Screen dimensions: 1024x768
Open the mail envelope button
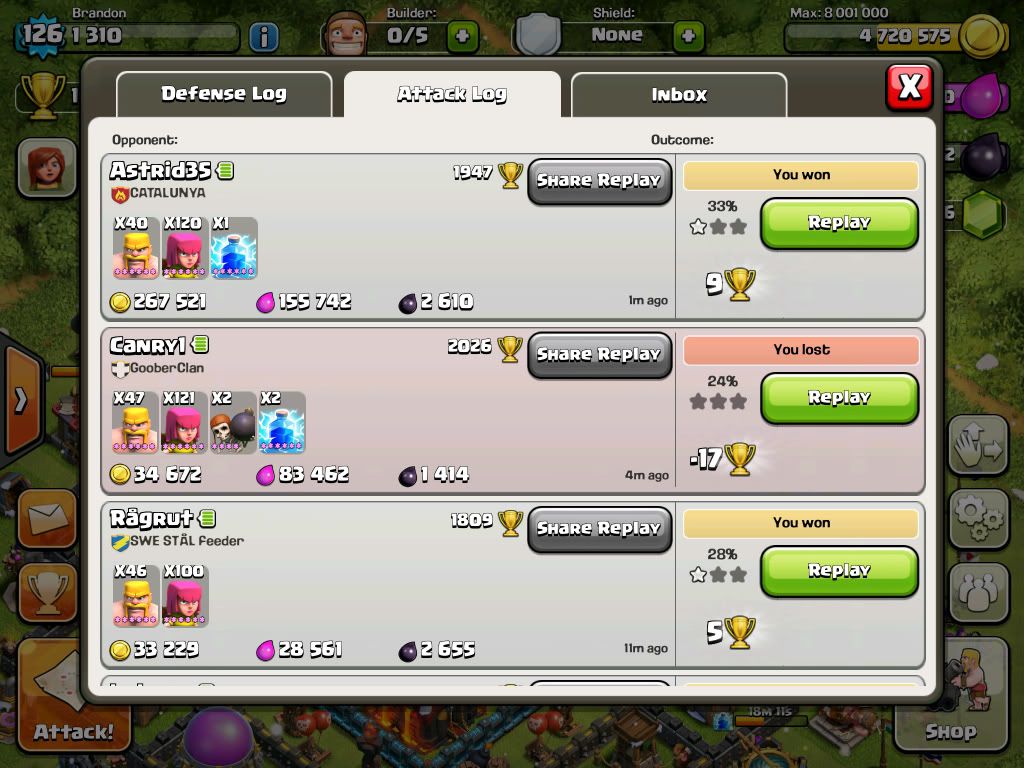pos(45,519)
